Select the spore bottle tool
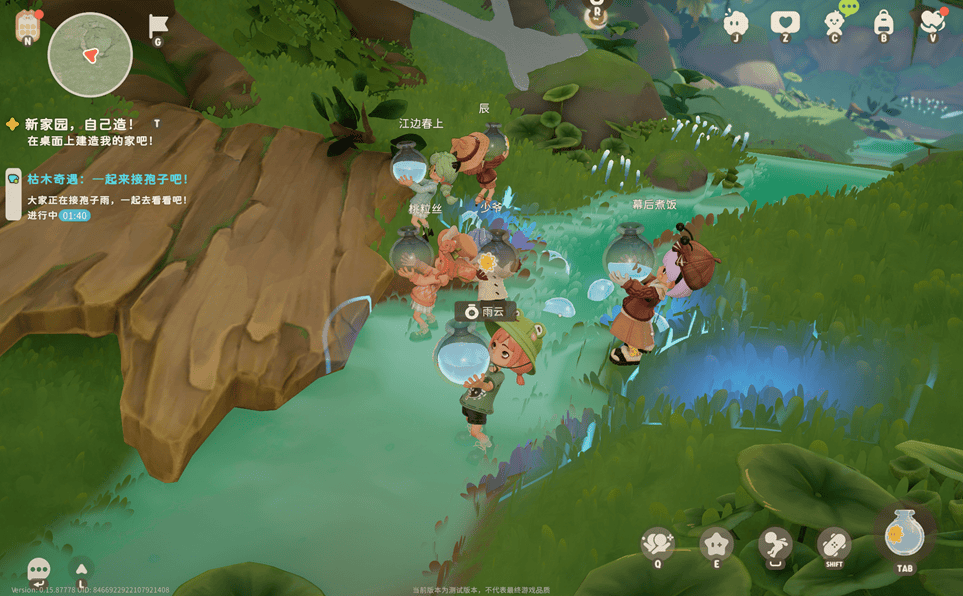Image resolution: width=963 pixels, height=596 pixels. pos(904,535)
